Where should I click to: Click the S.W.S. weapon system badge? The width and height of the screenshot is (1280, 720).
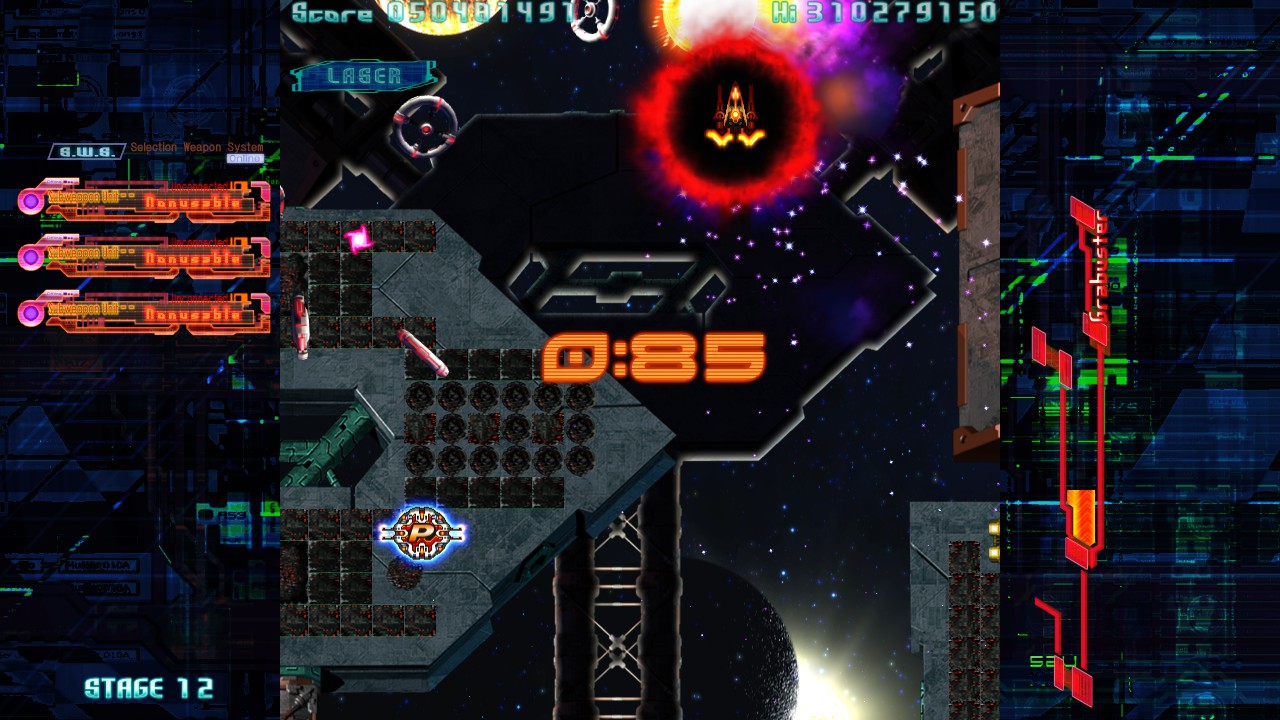coord(87,151)
